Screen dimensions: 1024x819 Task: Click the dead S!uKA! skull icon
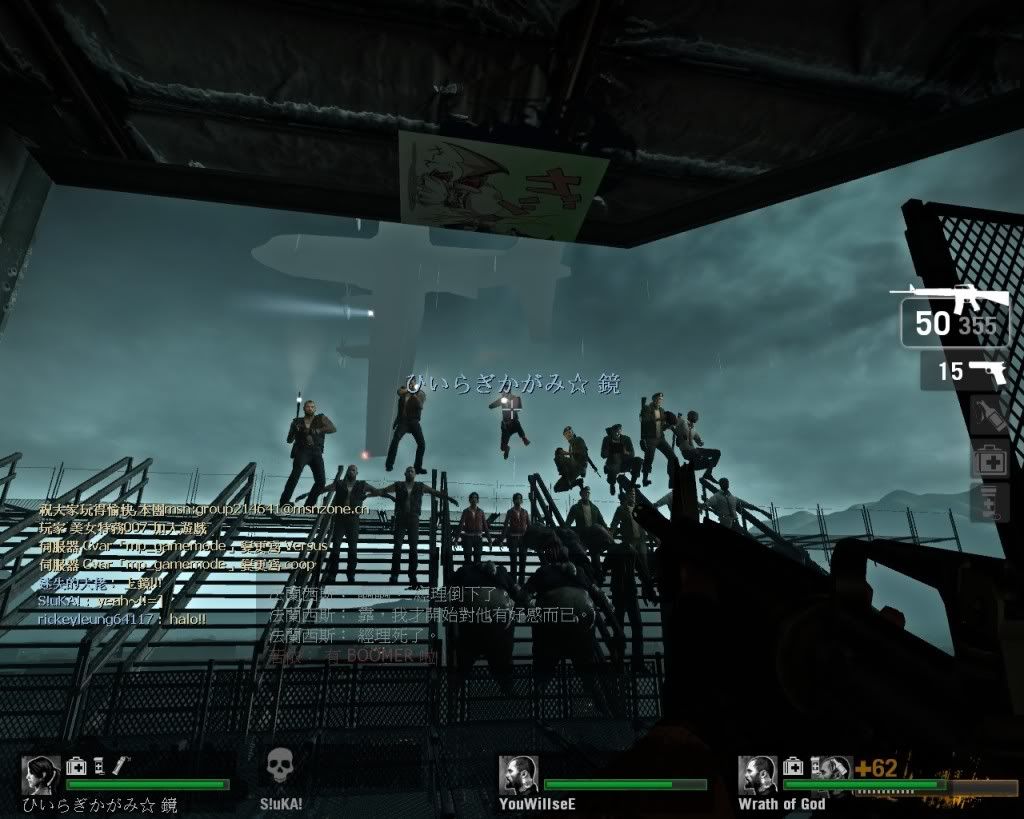click(x=281, y=770)
